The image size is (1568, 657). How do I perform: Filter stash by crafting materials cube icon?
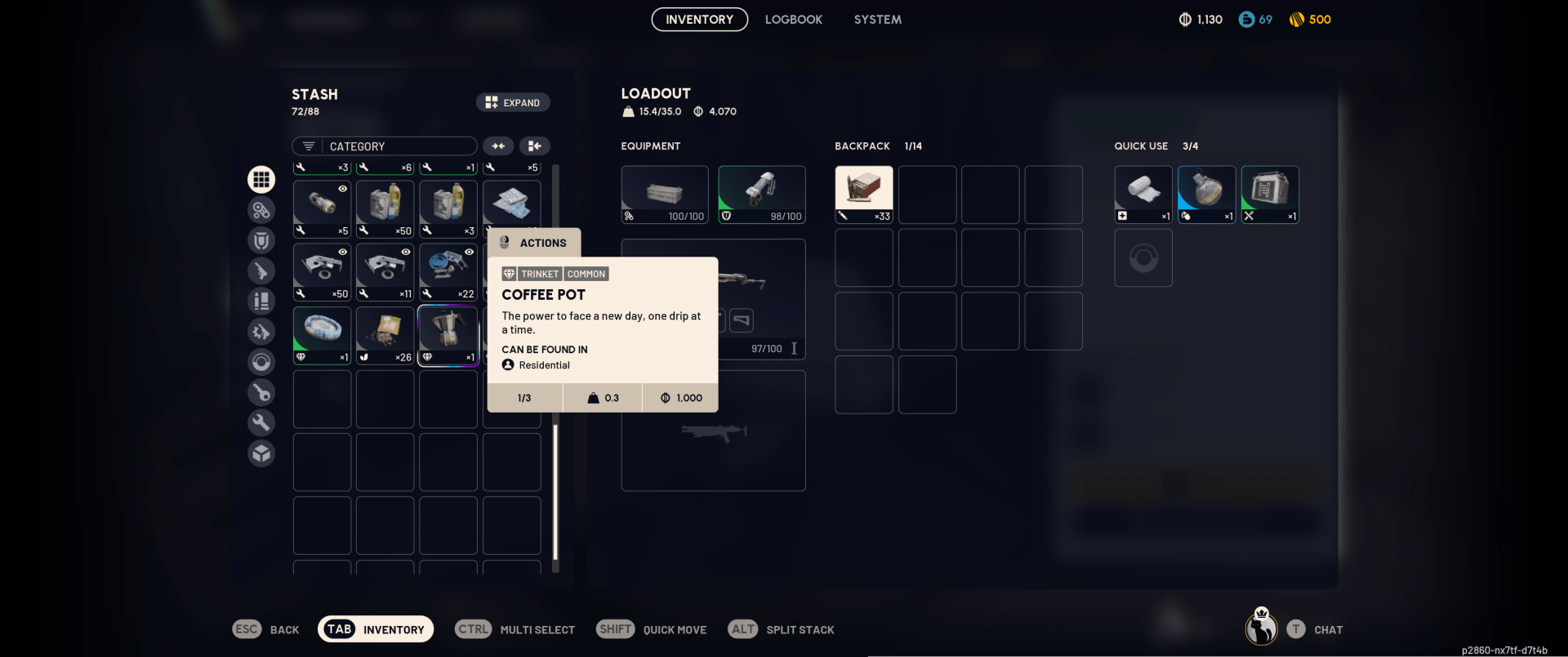coord(261,454)
